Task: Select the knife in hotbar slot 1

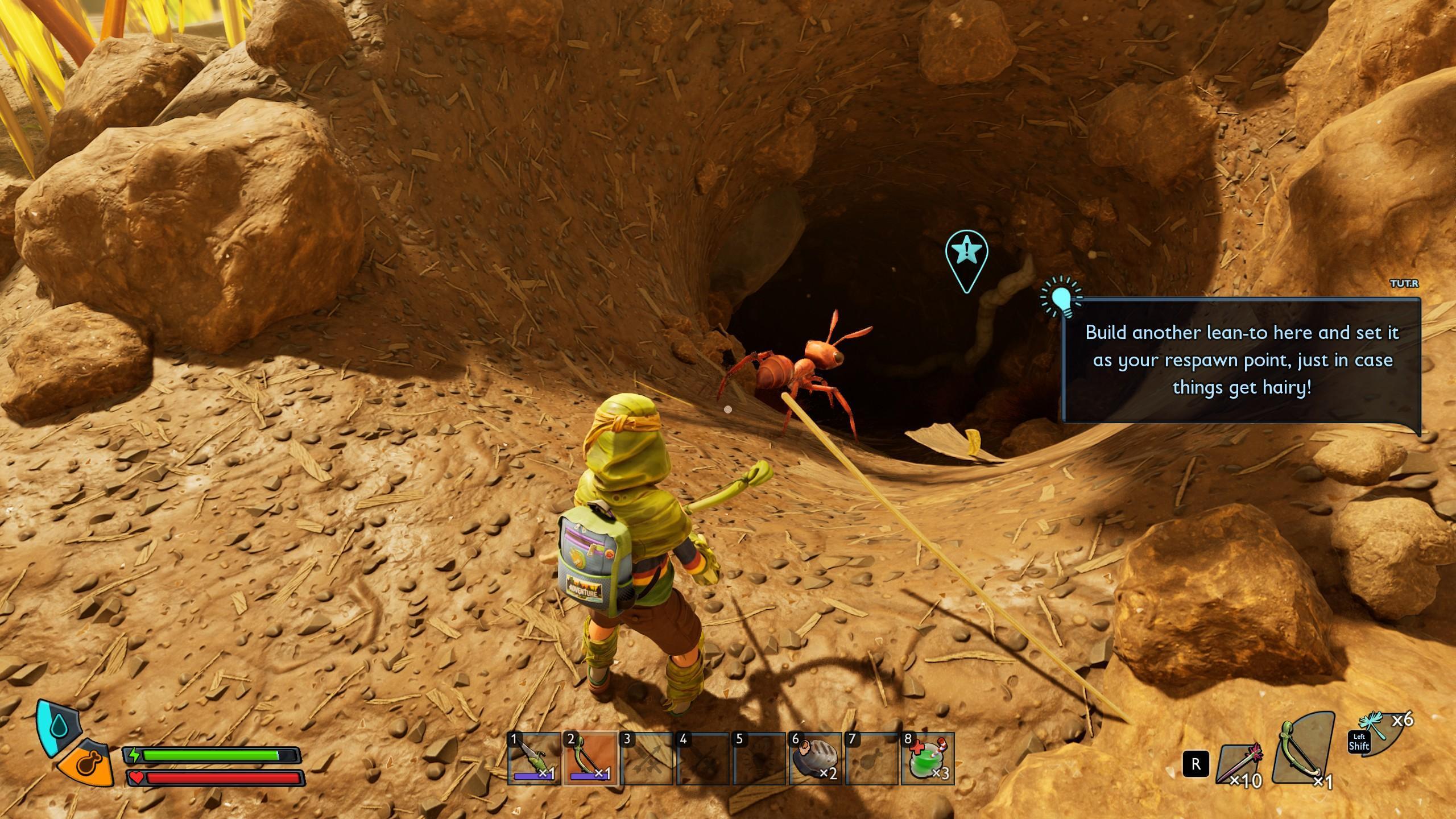Action: click(533, 759)
